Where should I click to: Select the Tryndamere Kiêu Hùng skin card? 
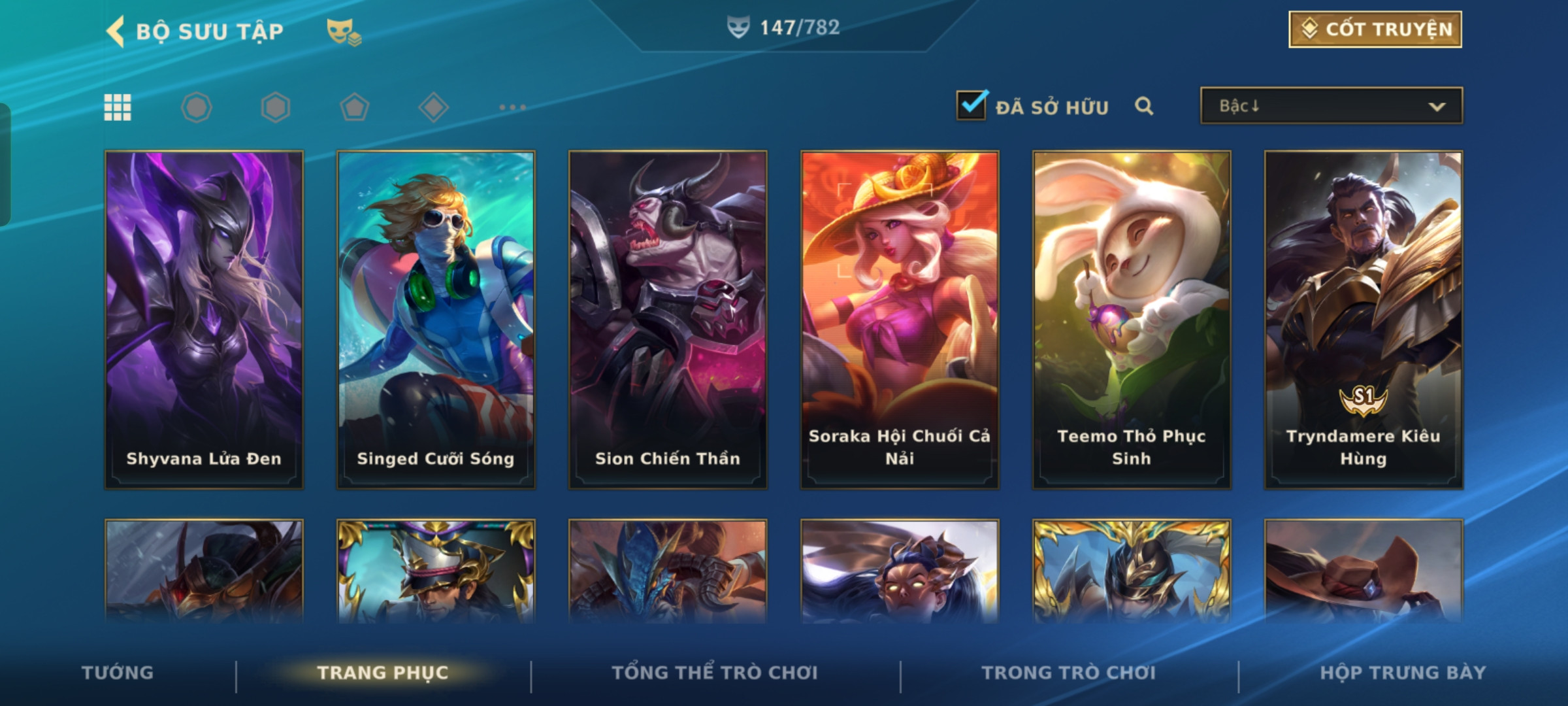(1364, 320)
